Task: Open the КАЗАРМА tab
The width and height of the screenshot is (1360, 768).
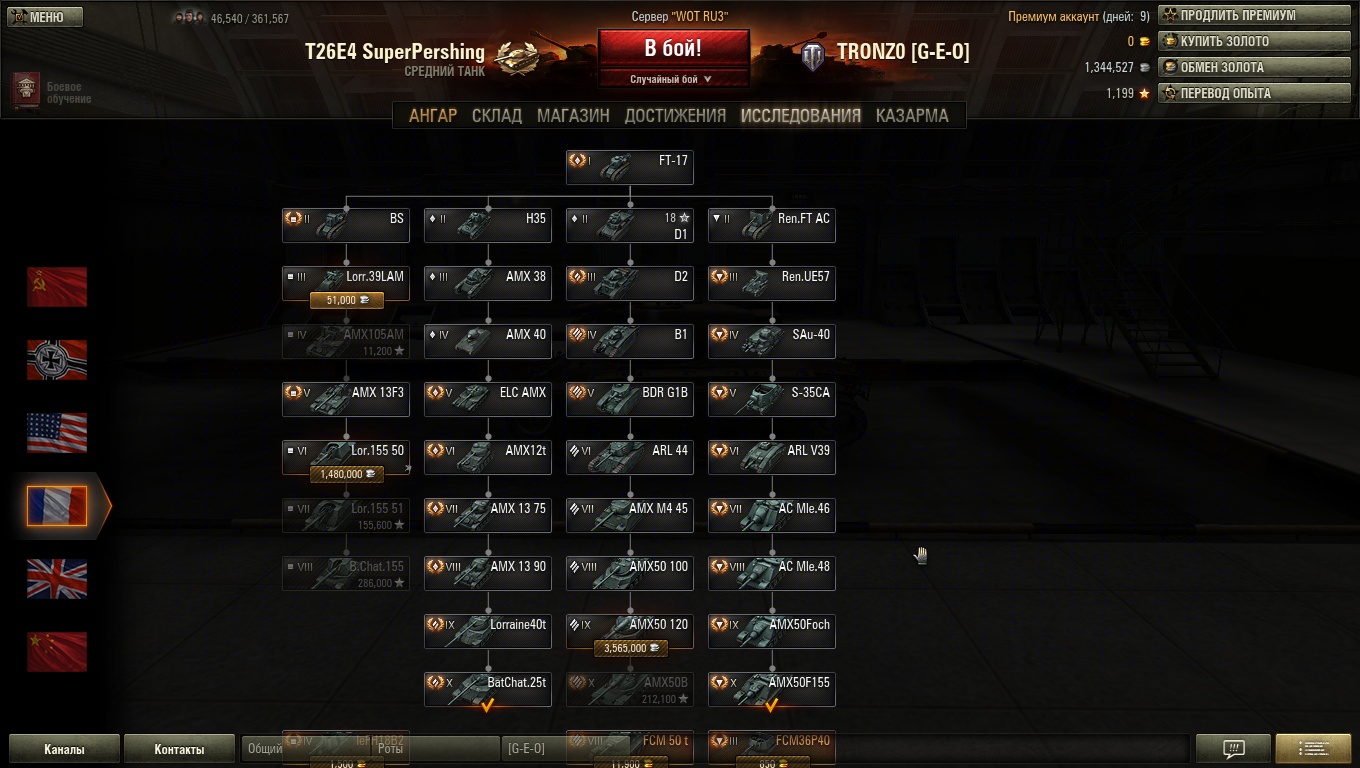Action: [912, 115]
